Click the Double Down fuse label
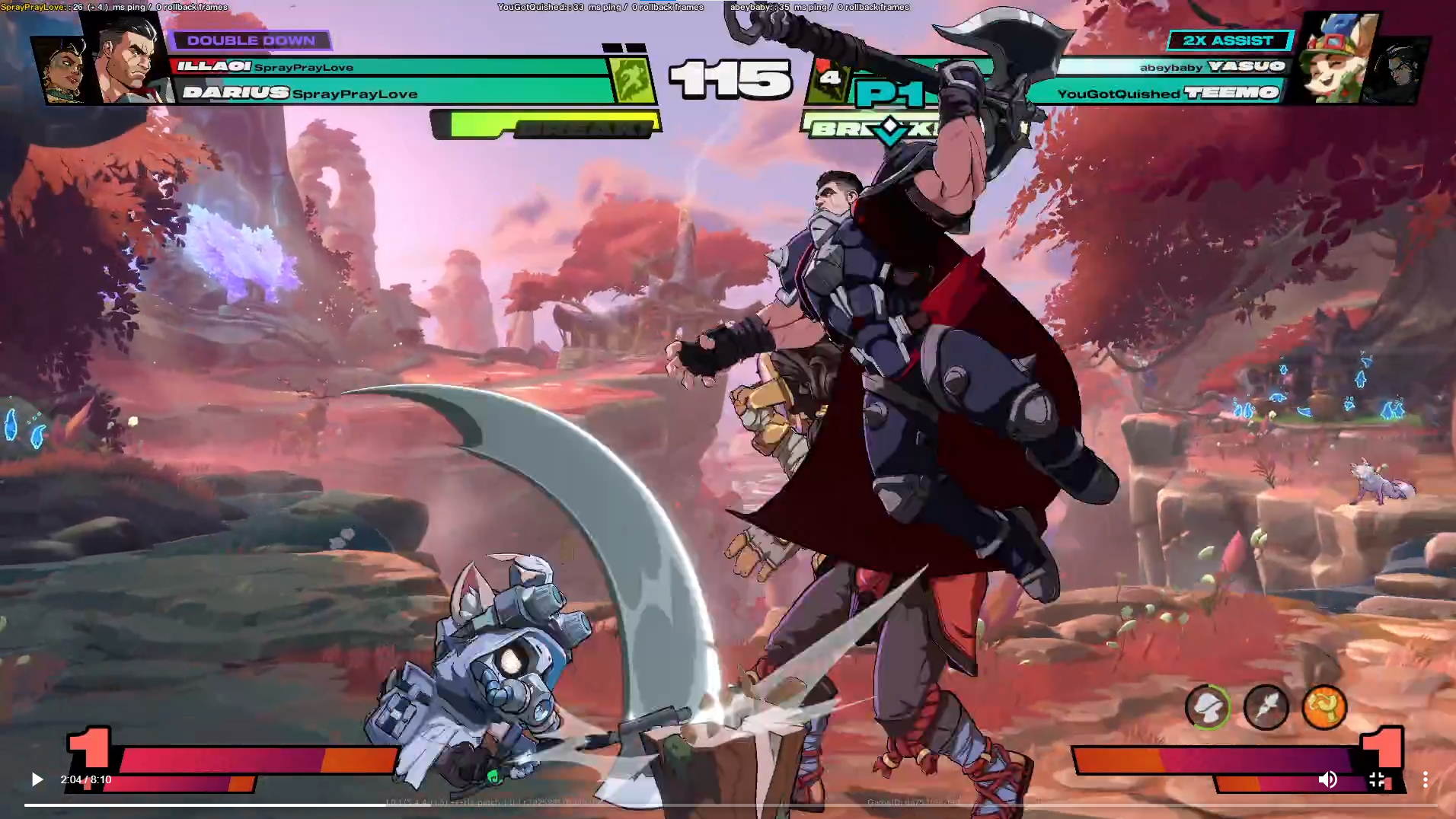Viewport: 1456px width, 819px height. [x=251, y=40]
